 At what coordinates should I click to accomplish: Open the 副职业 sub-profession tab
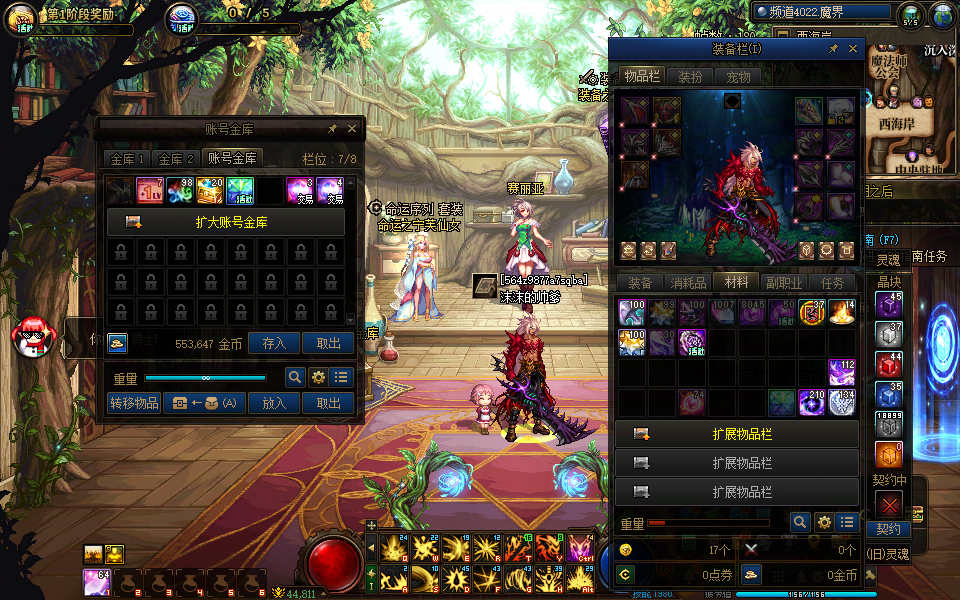(784, 283)
